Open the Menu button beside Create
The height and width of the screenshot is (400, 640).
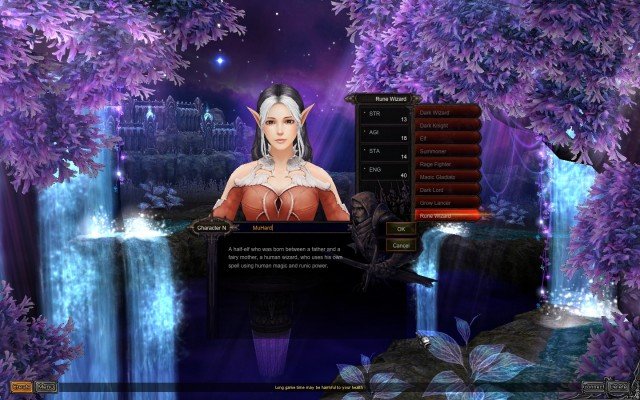click(x=46, y=385)
